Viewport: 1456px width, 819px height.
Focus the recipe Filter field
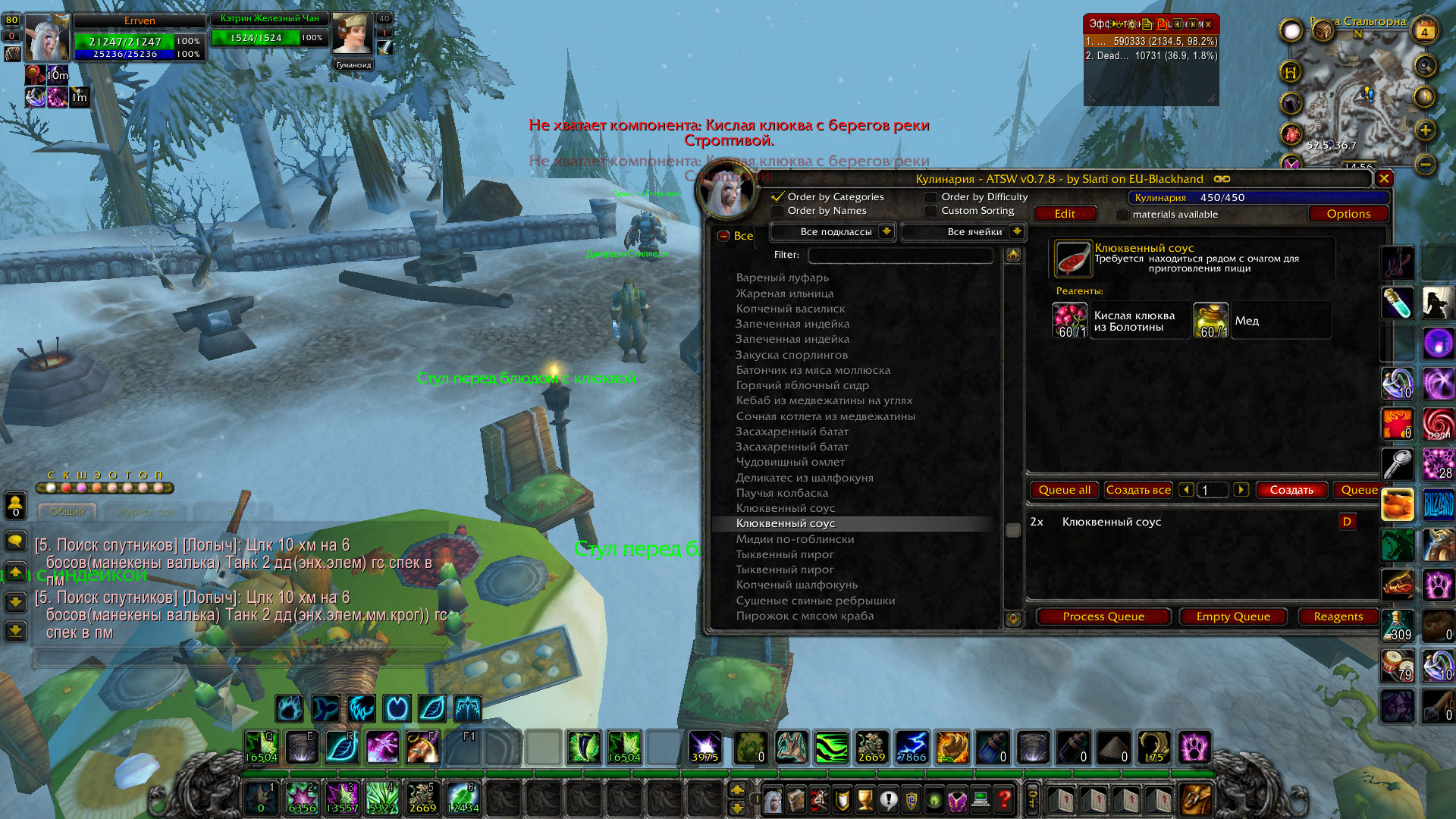(x=900, y=255)
